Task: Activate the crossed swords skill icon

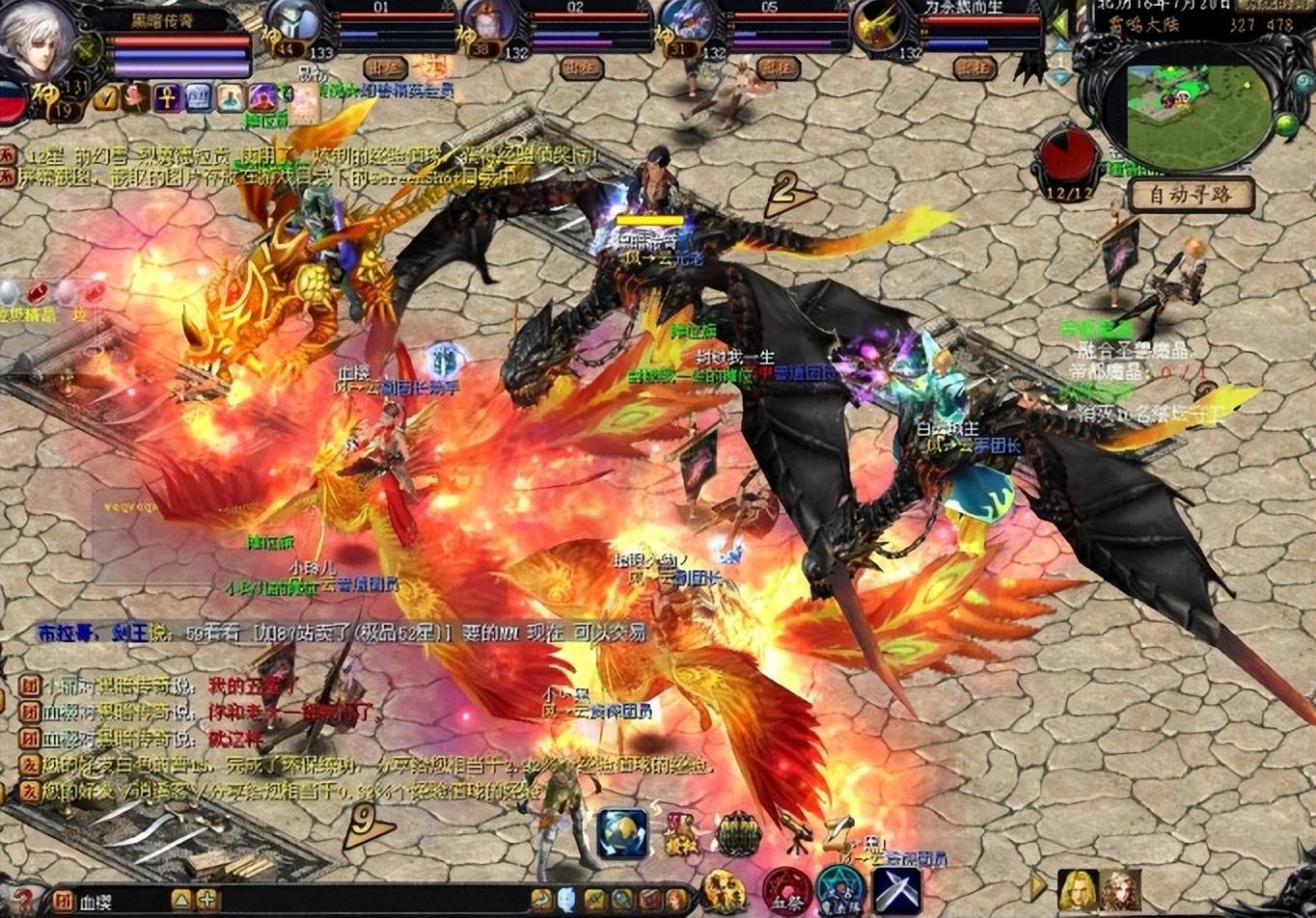Action: [896, 890]
